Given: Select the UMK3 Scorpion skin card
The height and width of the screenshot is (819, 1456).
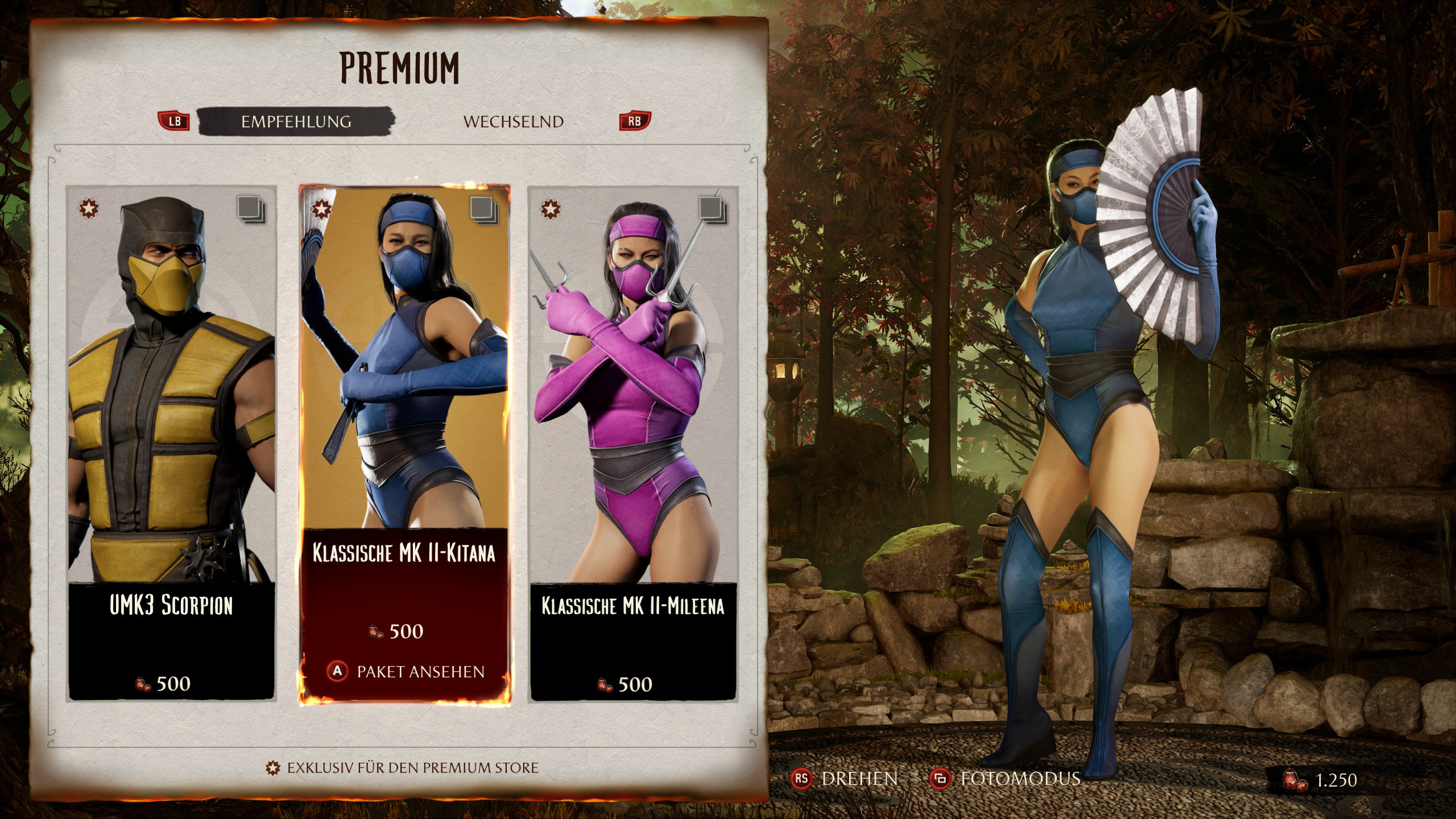Looking at the screenshot, I should click(171, 444).
